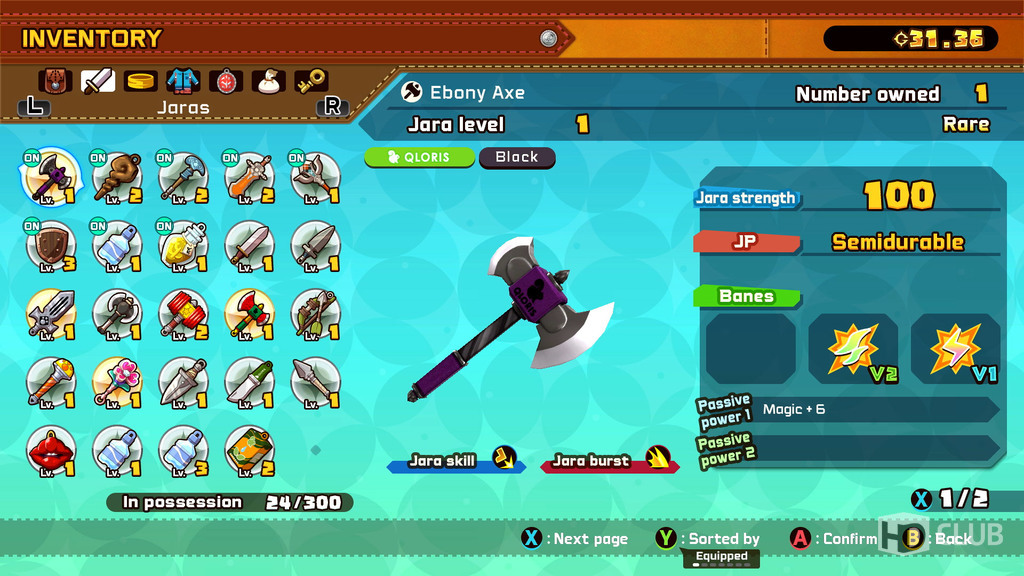Select the equipped Ebony Axe slot
Viewport: 1024px width, 576px height.
click(x=47, y=178)
